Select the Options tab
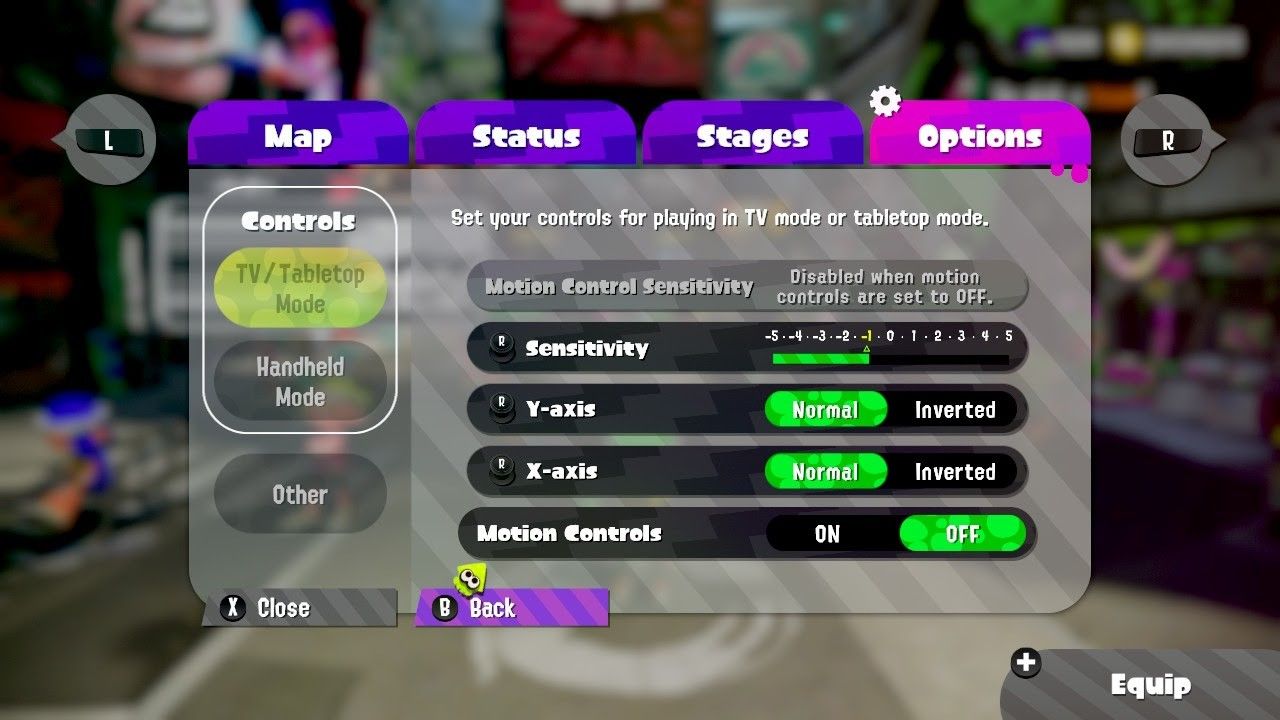 (979, 136)
